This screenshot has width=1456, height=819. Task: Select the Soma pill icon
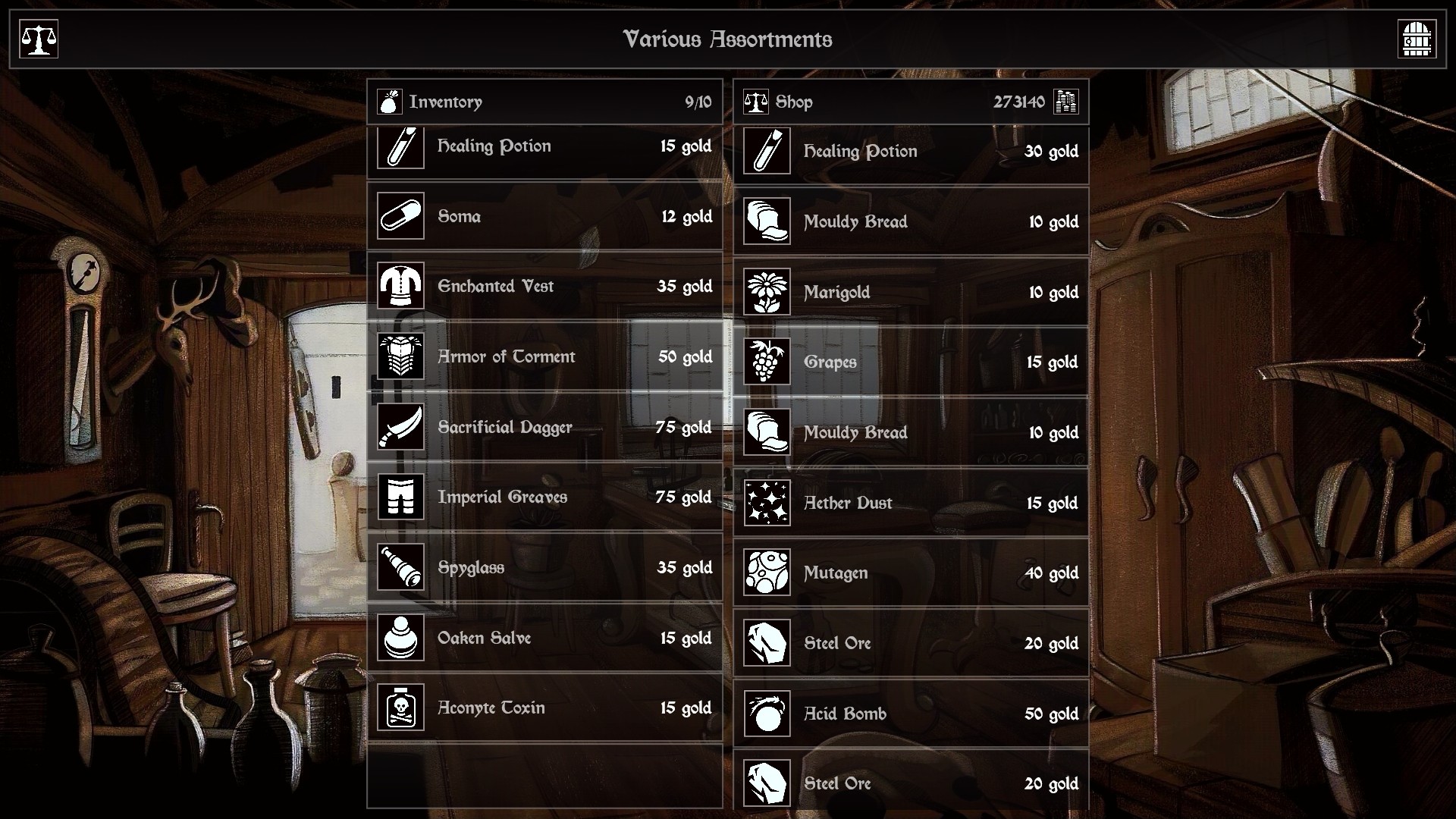coord(400,216)
